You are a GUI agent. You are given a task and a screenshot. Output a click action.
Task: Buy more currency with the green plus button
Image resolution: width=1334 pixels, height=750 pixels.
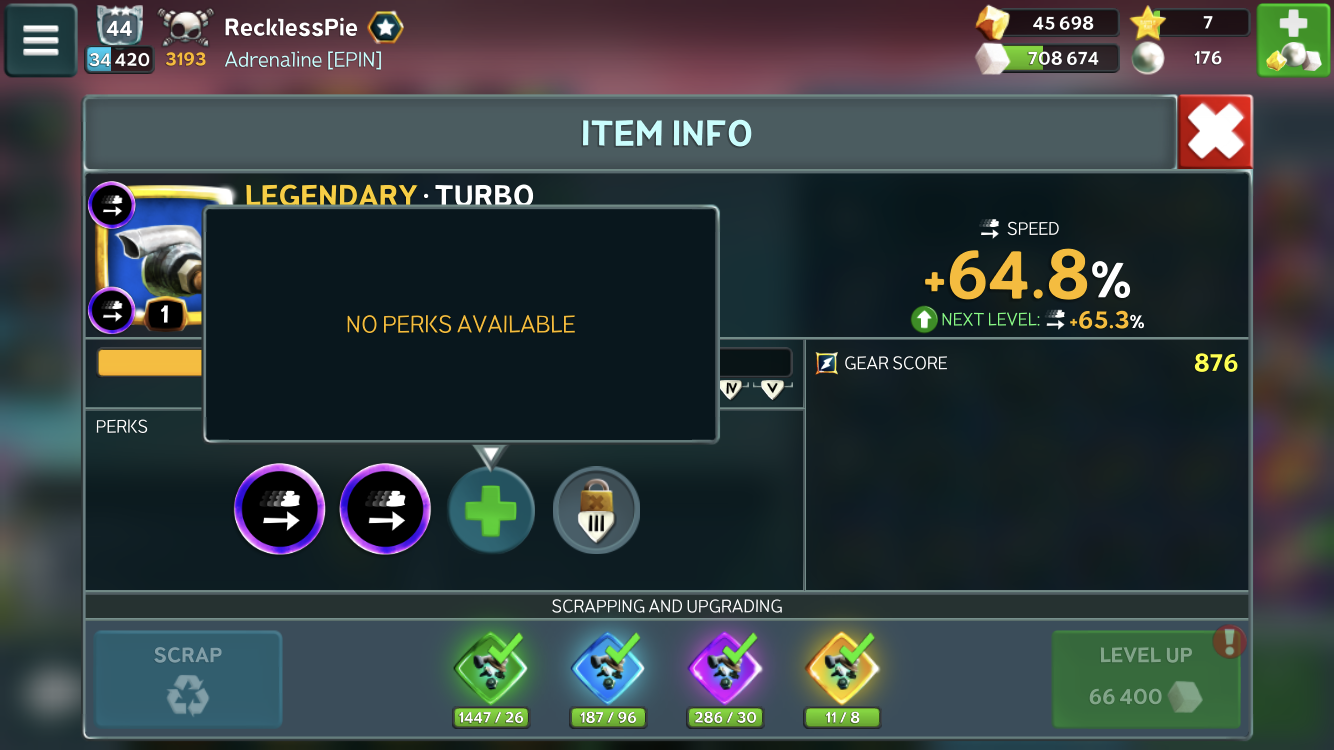tap(1292, 40)
